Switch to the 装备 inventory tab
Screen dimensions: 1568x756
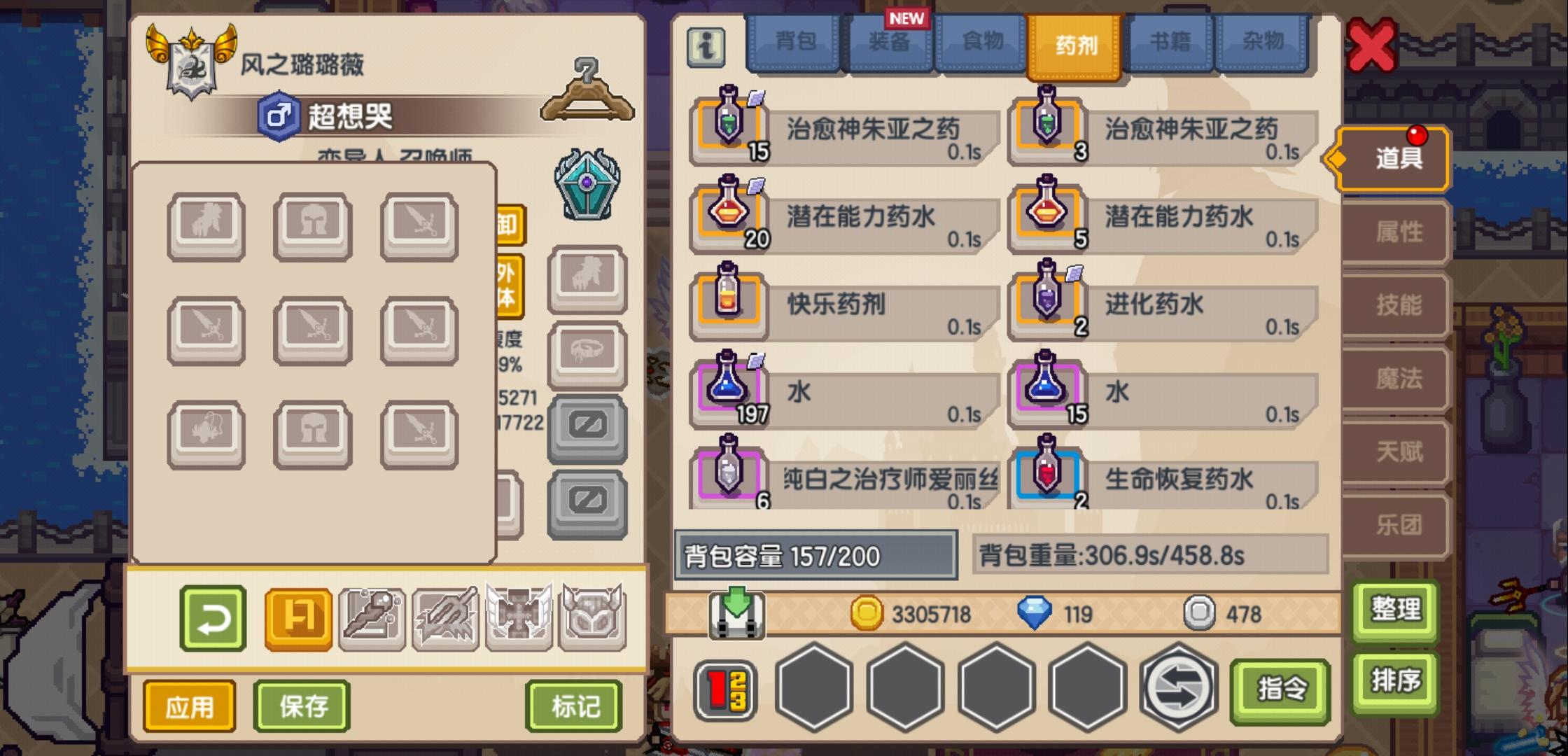click(x=889, y=42)
